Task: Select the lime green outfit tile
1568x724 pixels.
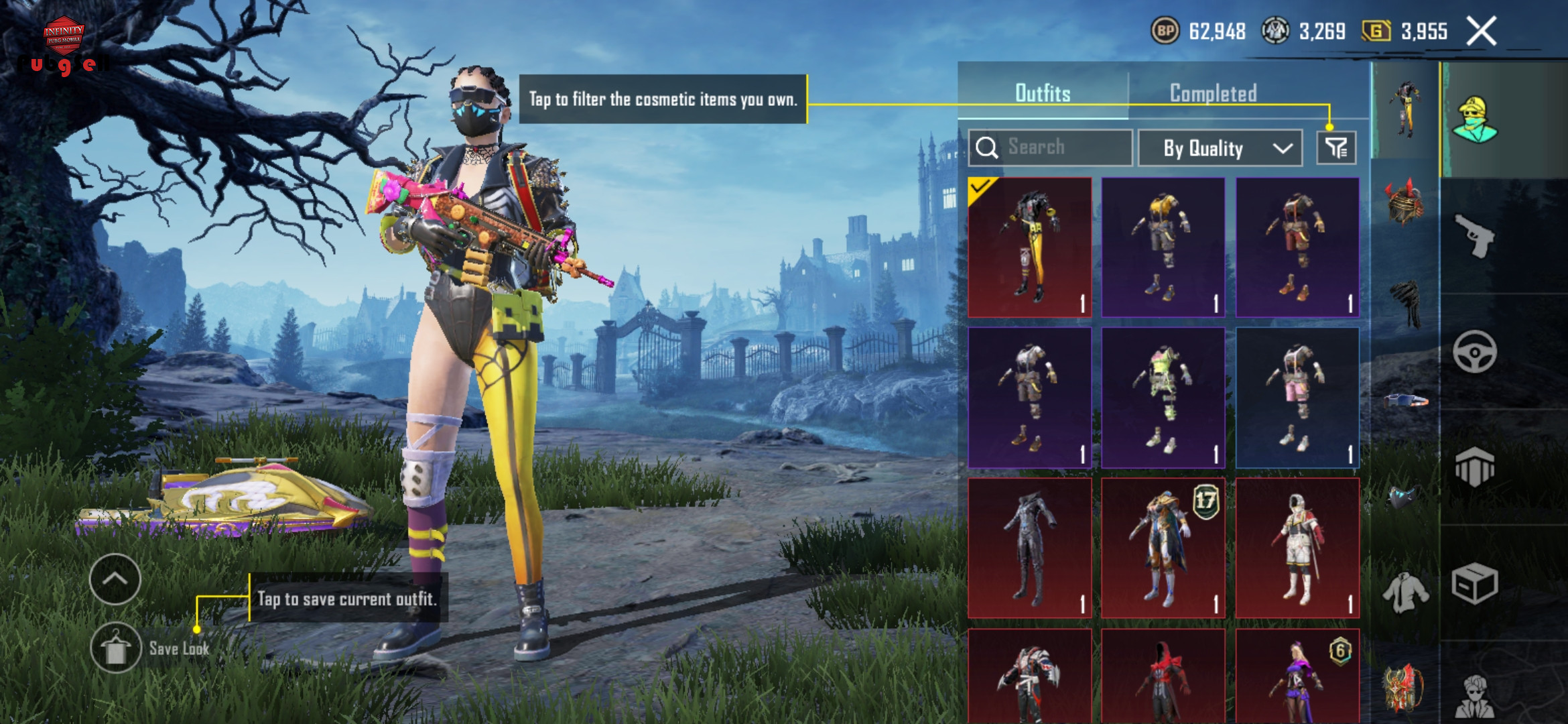Action: tap(1163, 398)
